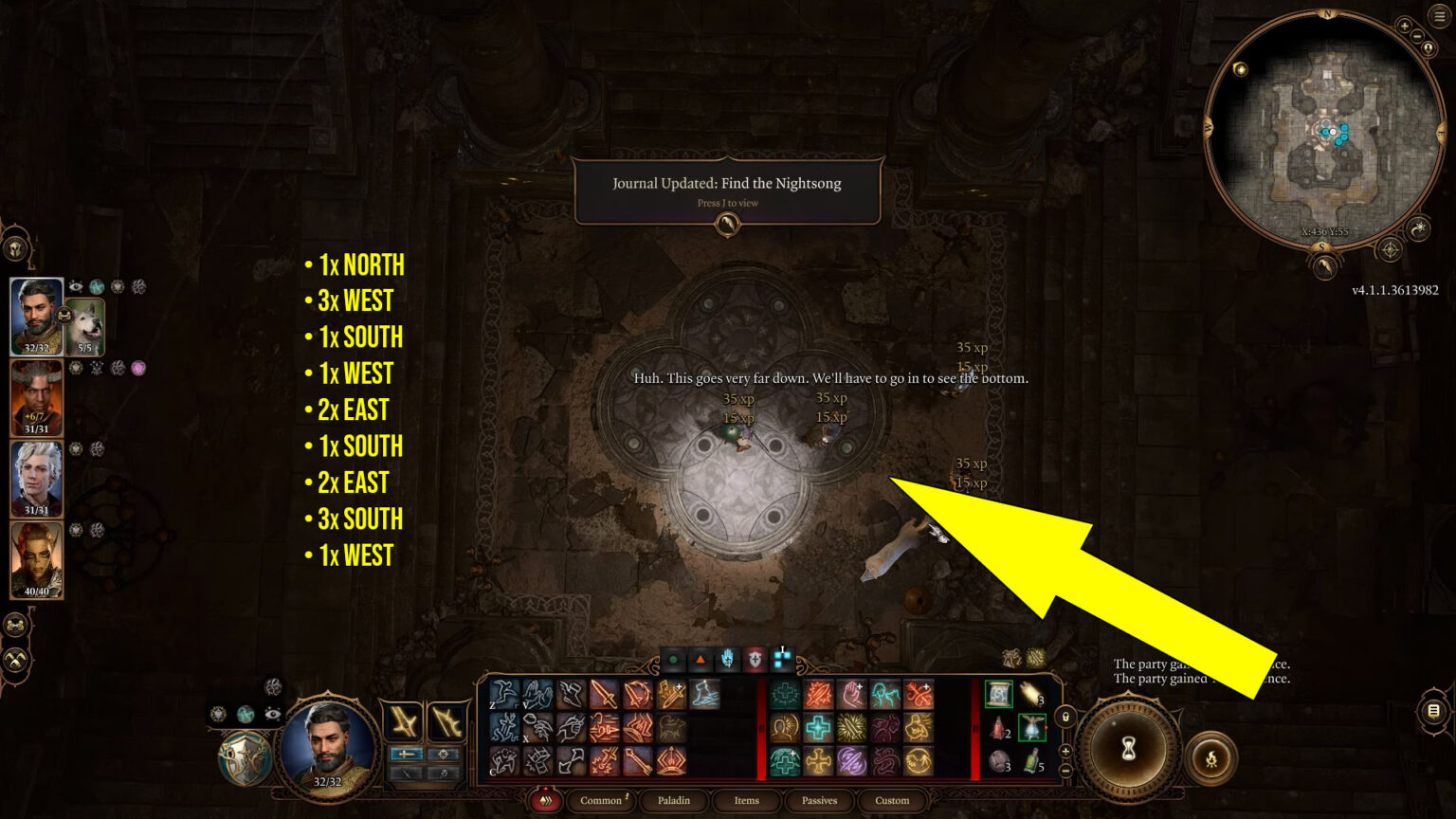Activate turn-based mode with the hourglass button

click(x=1128, y=751)
